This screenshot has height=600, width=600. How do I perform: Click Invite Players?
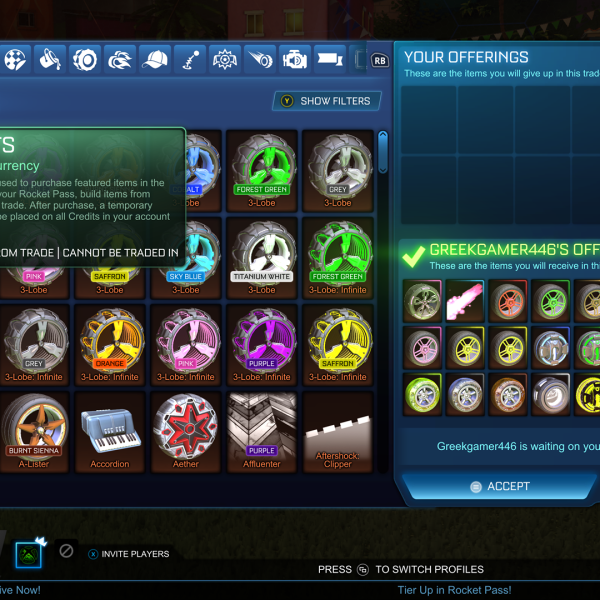tap(128, 553)
